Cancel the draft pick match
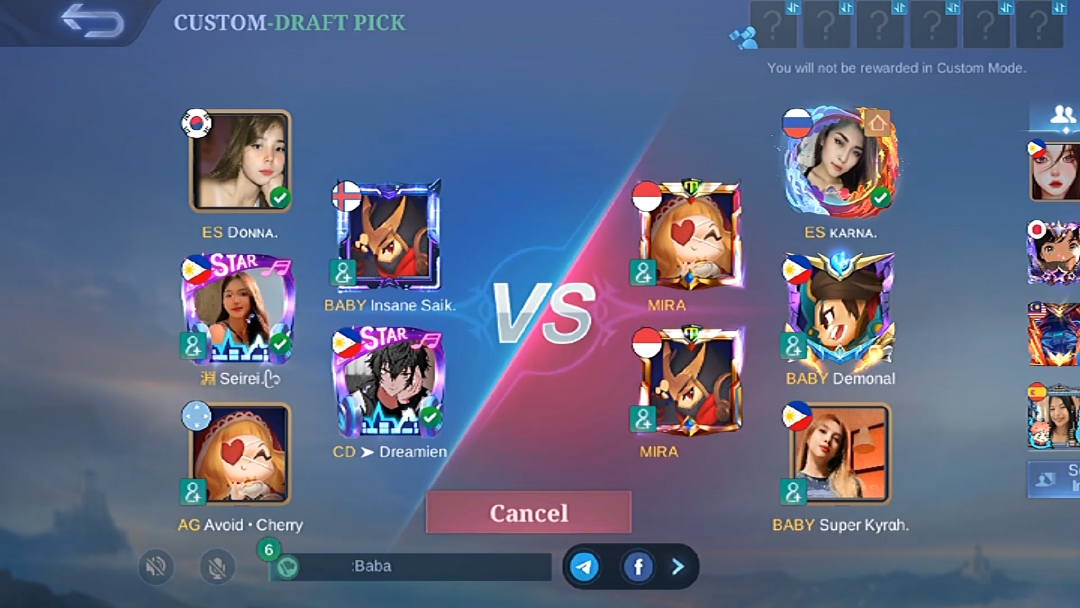The height and width of the screenshot is (608, 1080). tap(528, 513)
